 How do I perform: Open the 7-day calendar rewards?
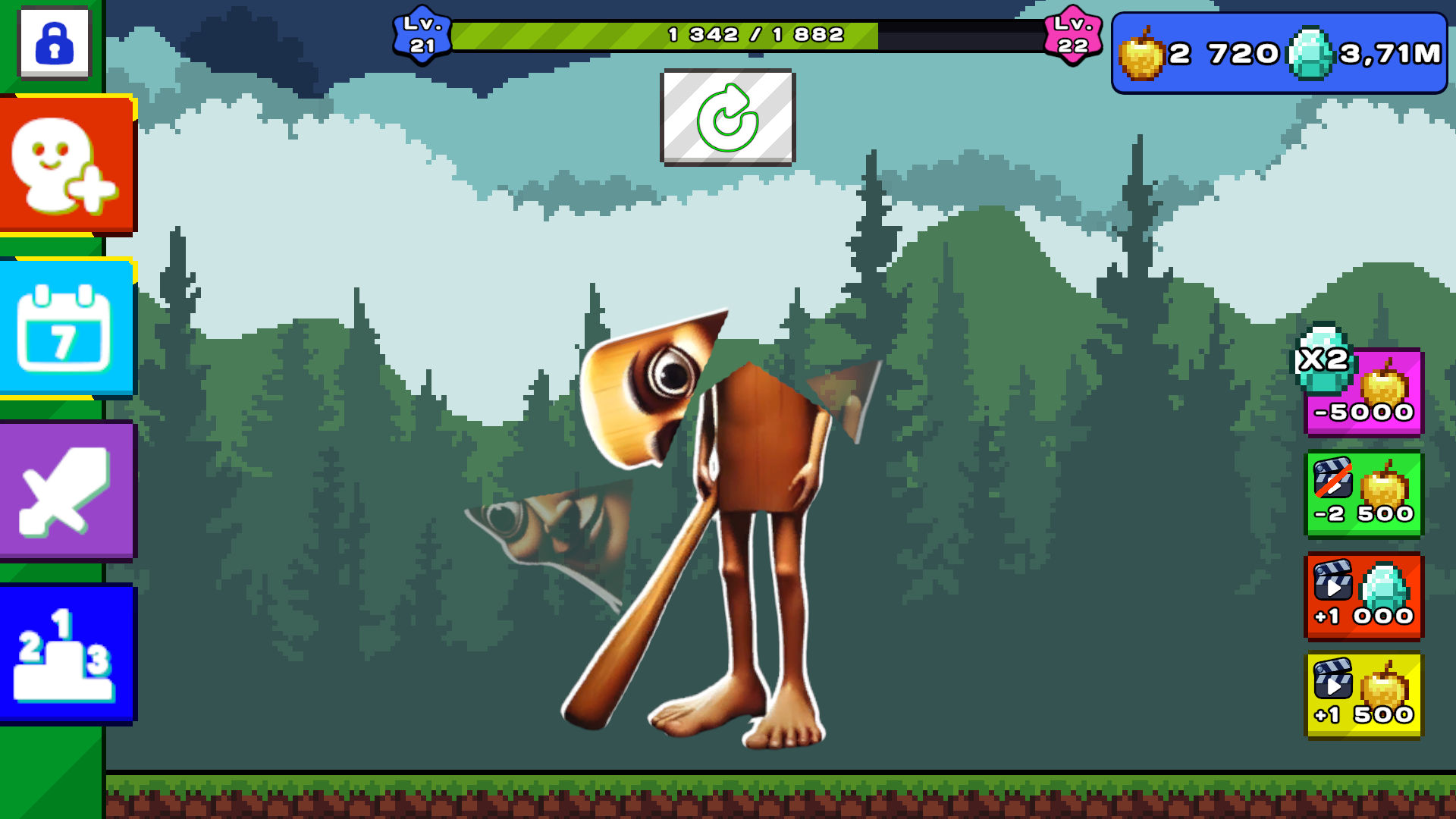68,326
